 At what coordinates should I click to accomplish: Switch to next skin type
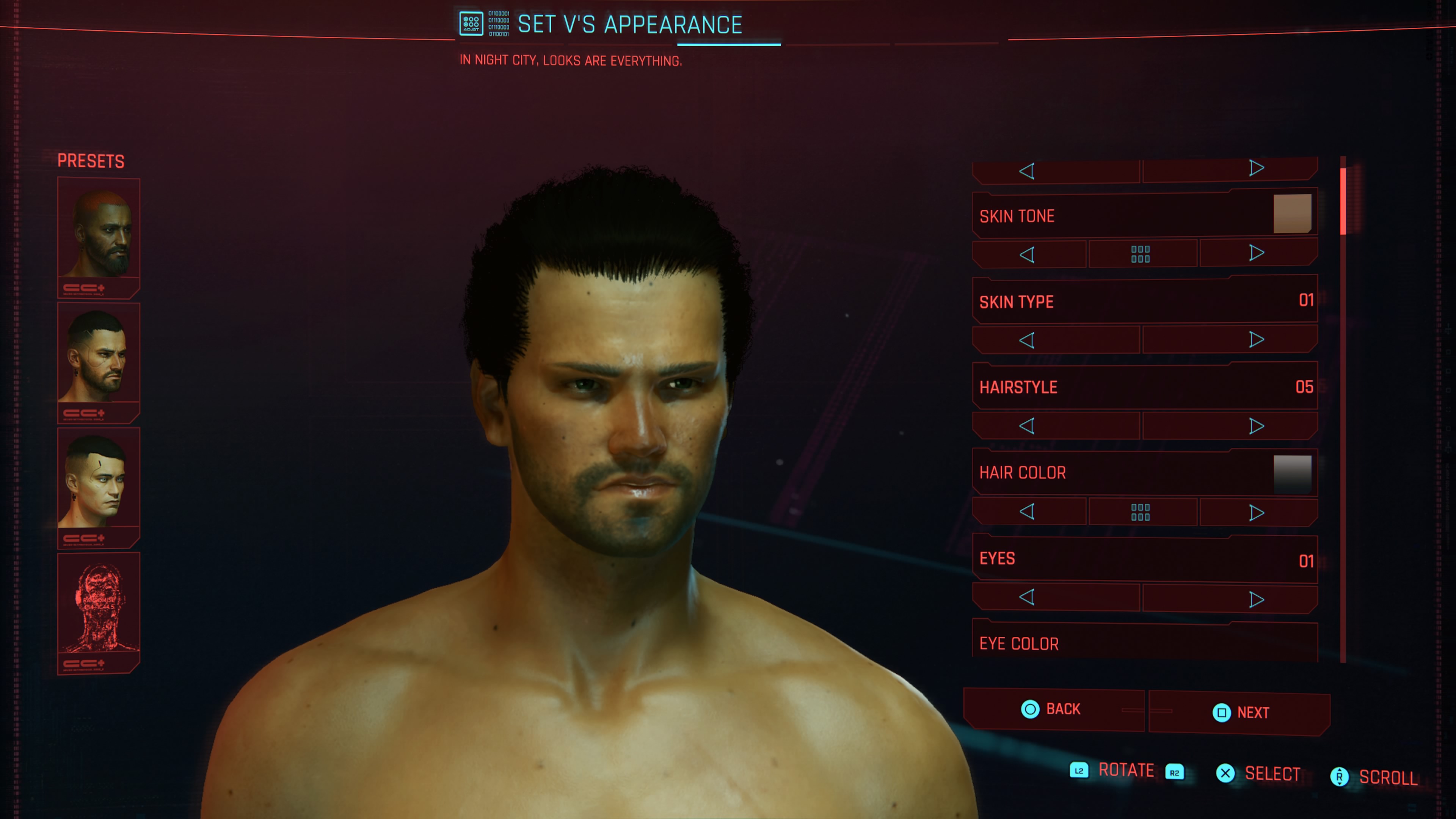coord(1256,340)
